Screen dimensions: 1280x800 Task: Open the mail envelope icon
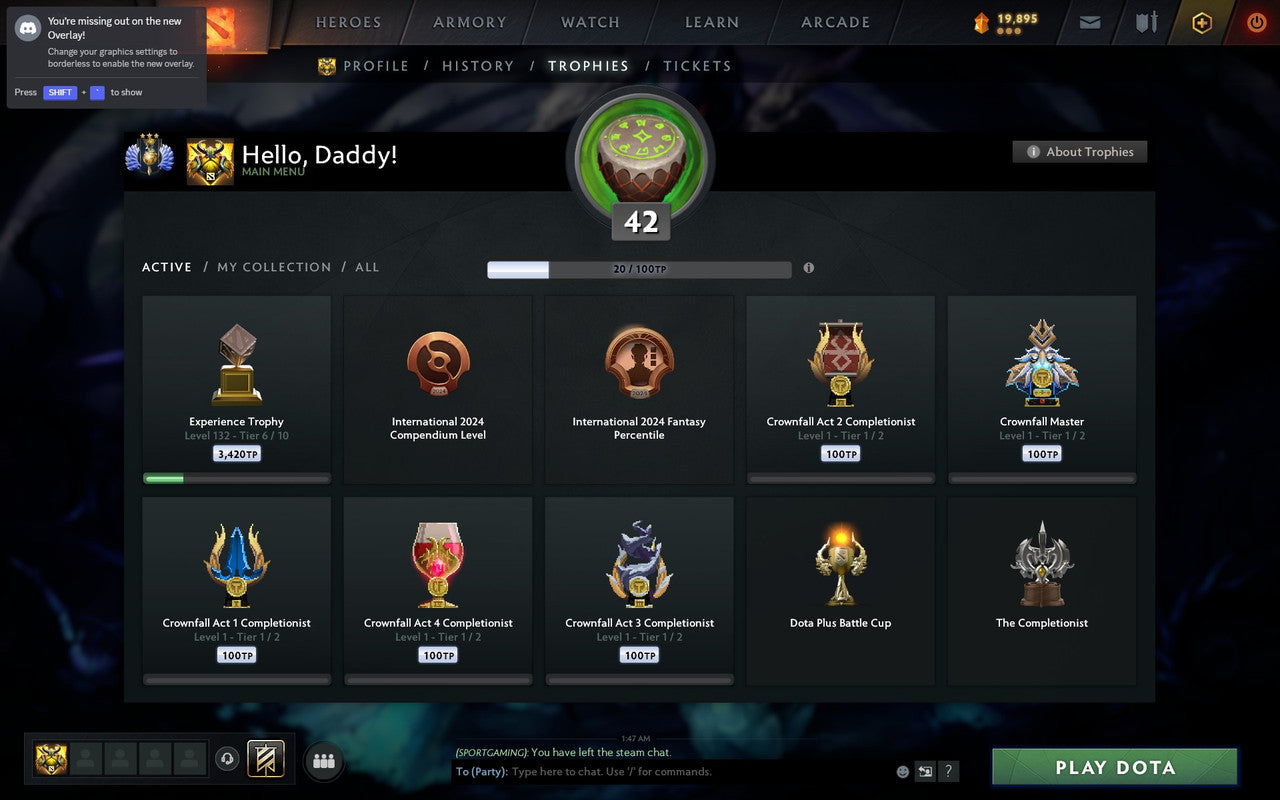tap(1089, 22)
